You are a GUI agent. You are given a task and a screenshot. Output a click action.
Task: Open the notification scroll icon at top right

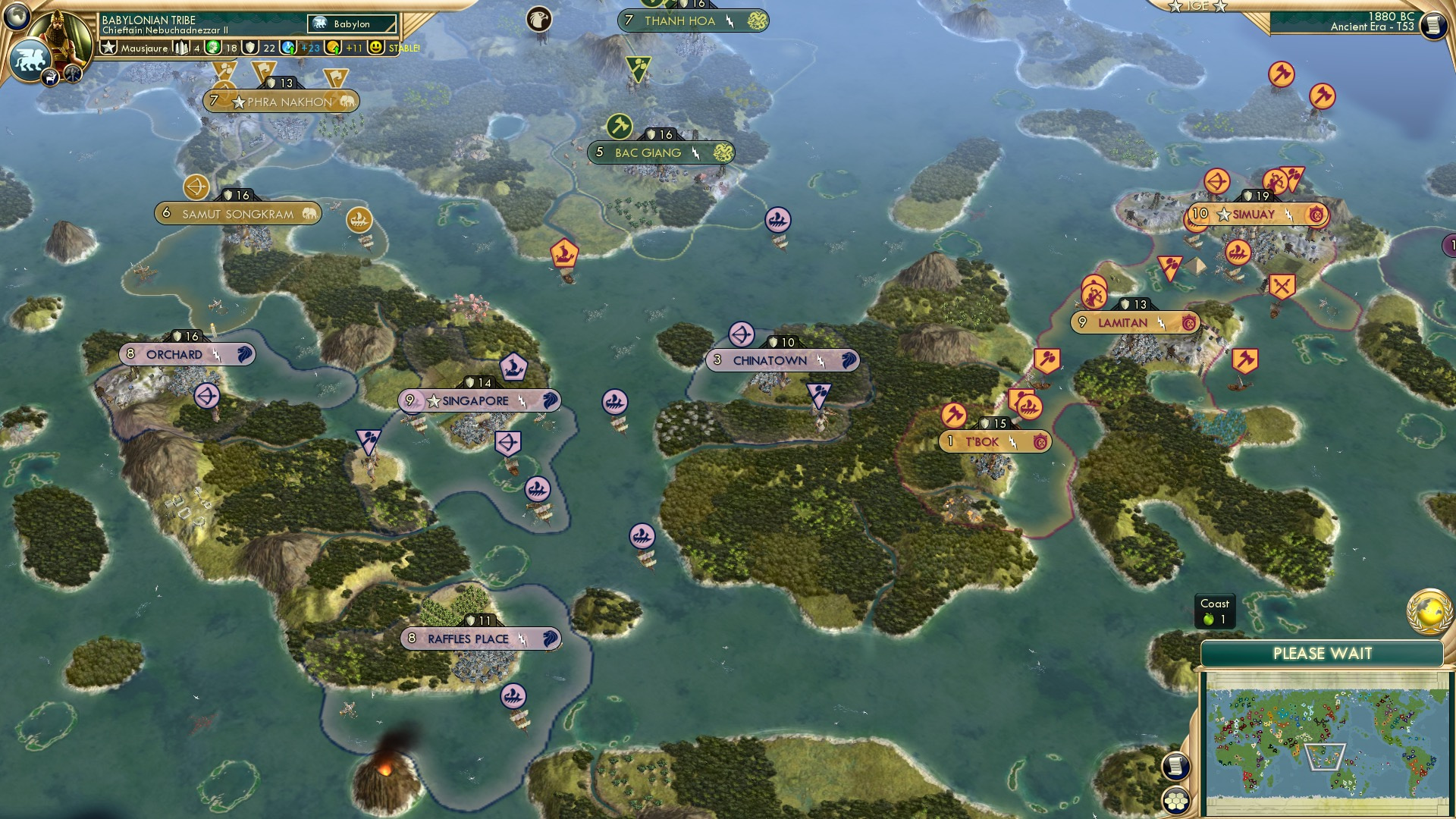[1433, 24]
